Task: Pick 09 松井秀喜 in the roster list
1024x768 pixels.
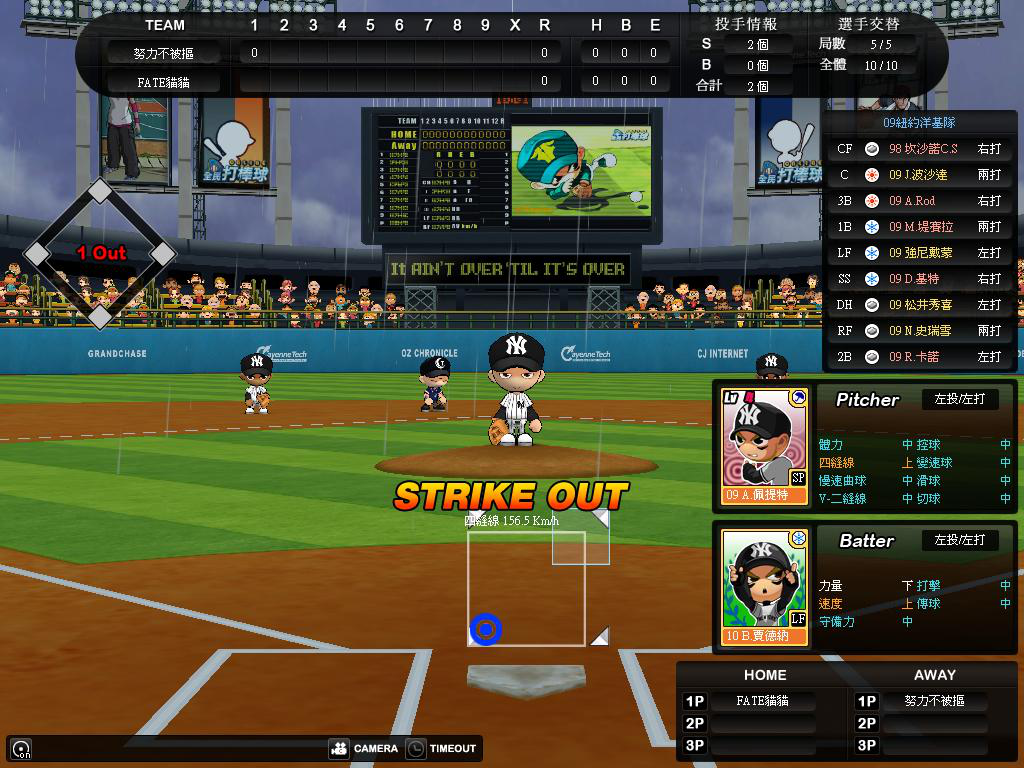Action: click(919, 305)
